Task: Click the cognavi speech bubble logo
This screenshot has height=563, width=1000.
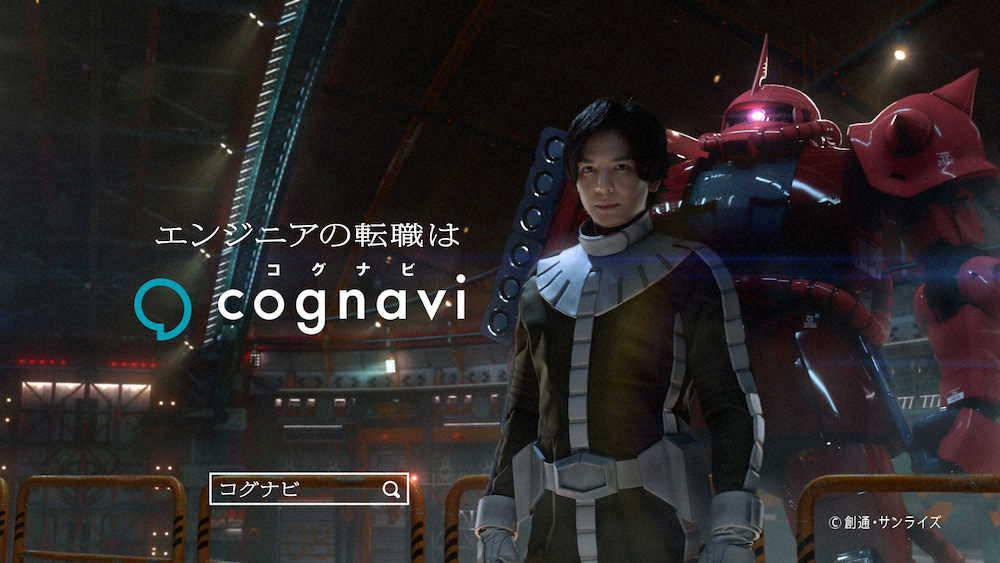Action: (x=163, y=306)
